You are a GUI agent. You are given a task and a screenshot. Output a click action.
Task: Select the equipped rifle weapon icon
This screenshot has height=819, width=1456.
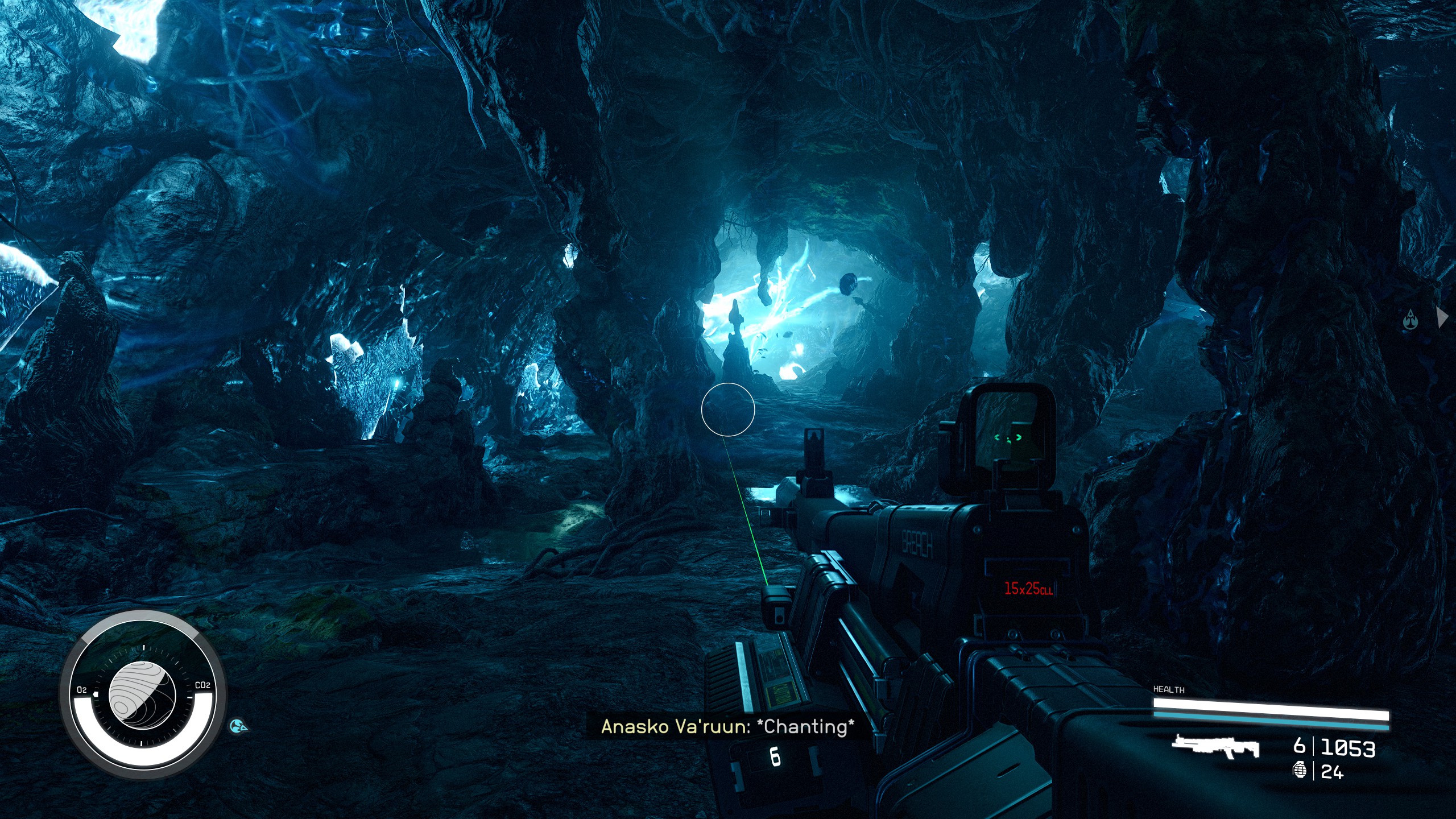[x=1215, y=747]
